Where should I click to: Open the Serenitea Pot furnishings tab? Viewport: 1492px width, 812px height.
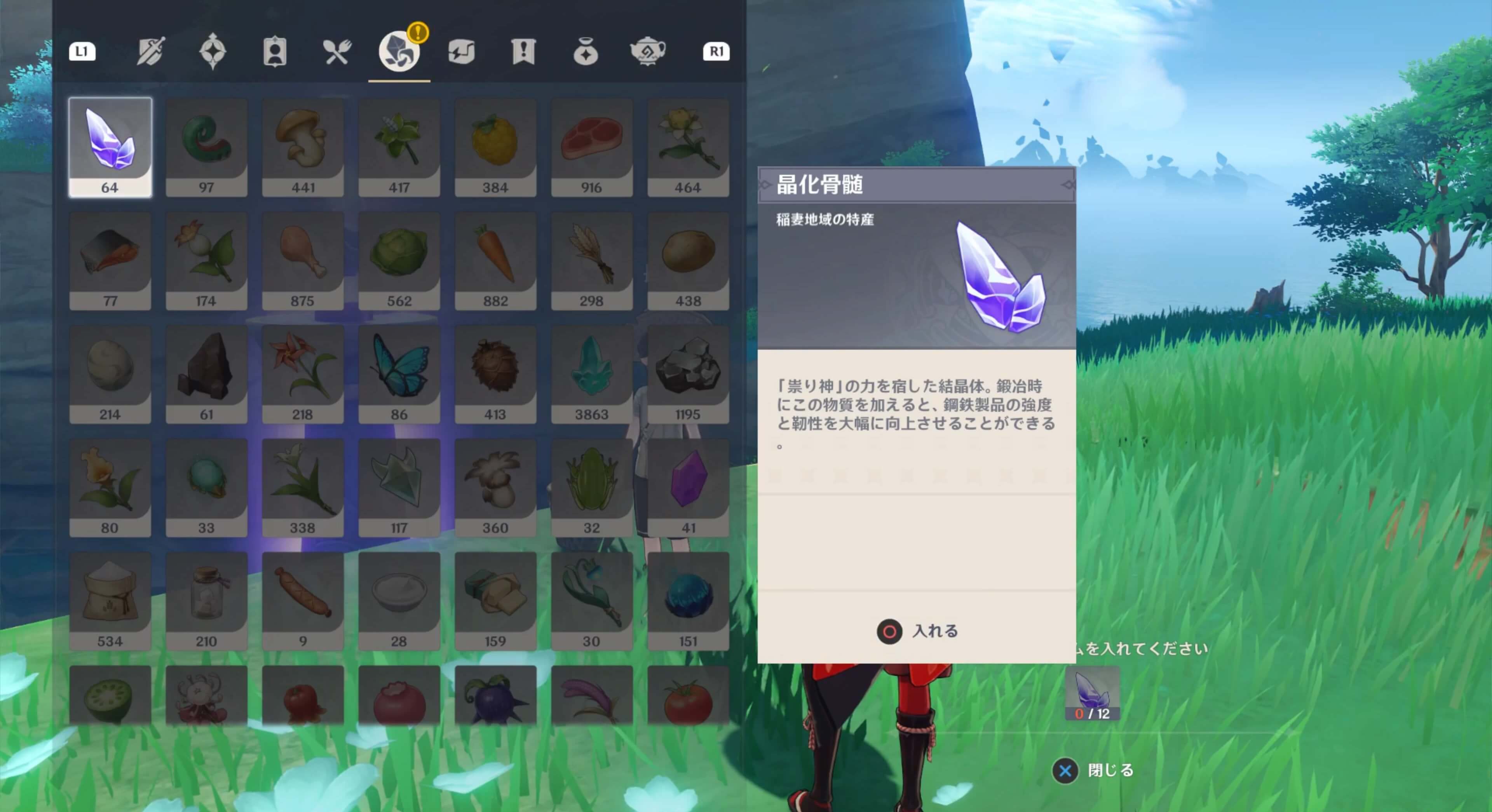click(x=648, y=52)
